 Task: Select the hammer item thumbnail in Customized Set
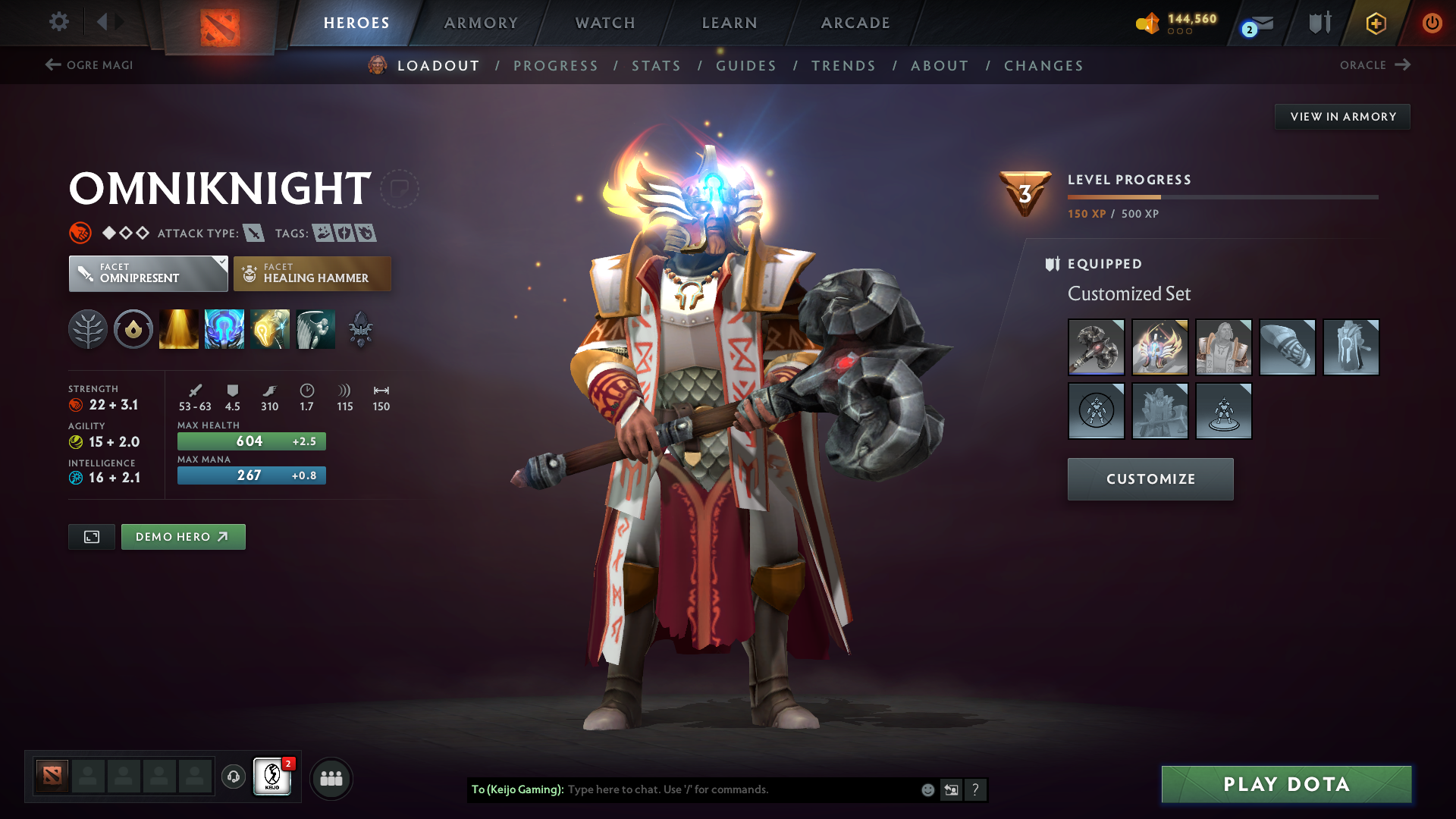click(x=1097, y=347)
